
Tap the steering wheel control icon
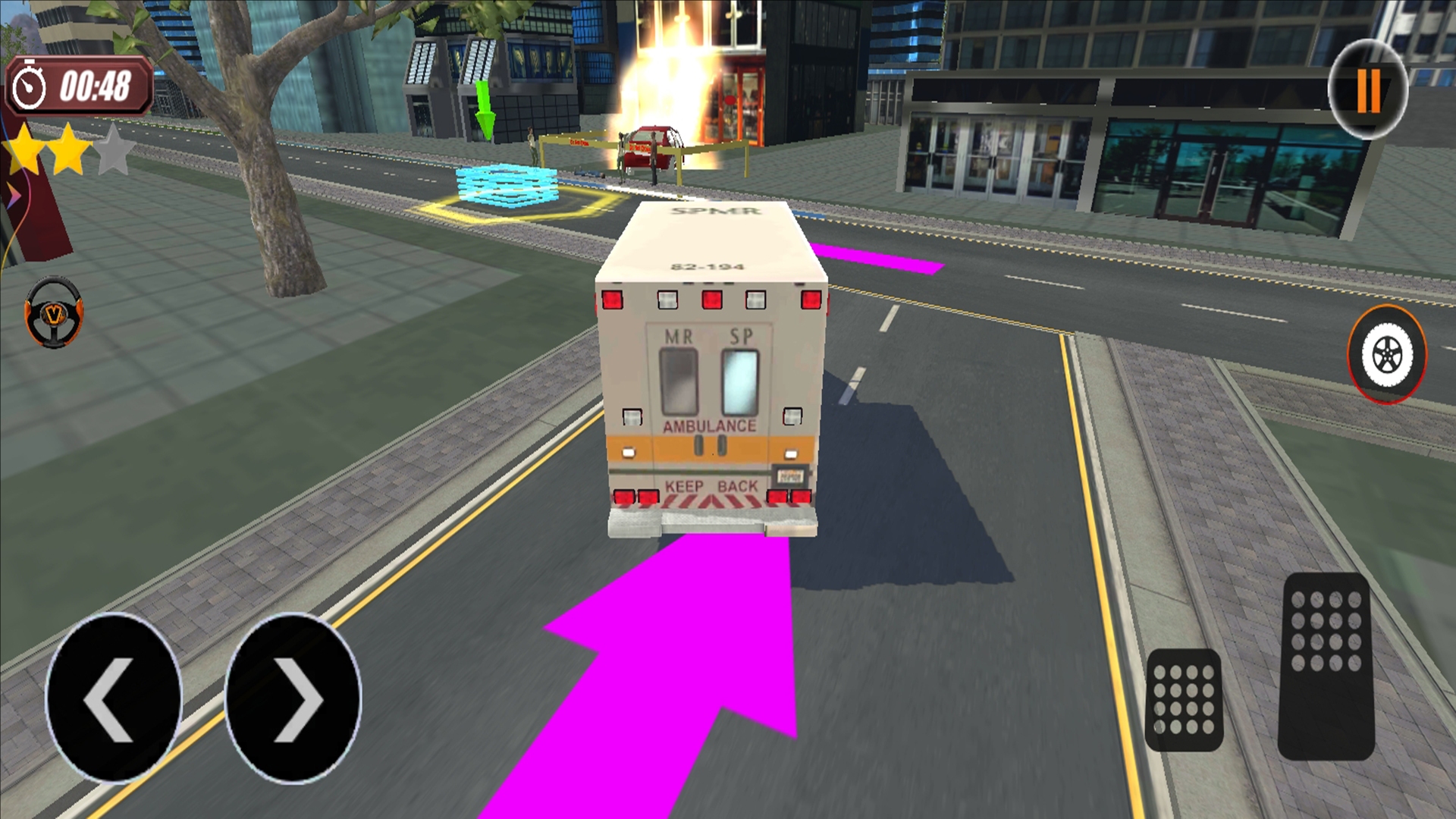pyautogui.click(x=54, y=312)
